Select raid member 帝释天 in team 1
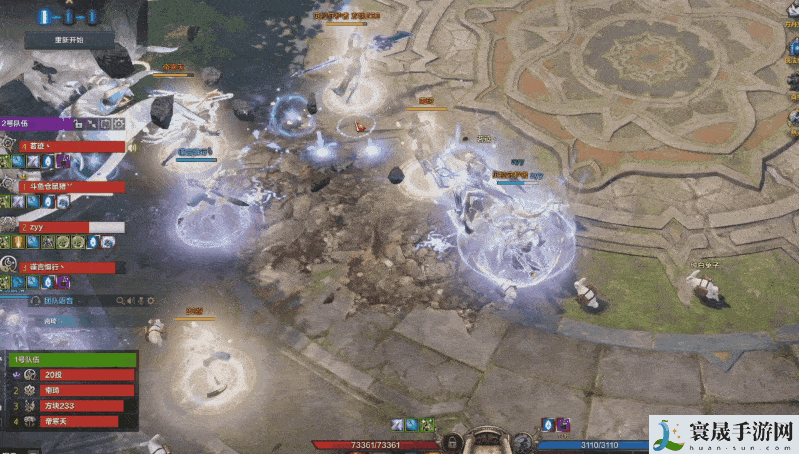The image size is (799, 454). [x=72, y=421]
